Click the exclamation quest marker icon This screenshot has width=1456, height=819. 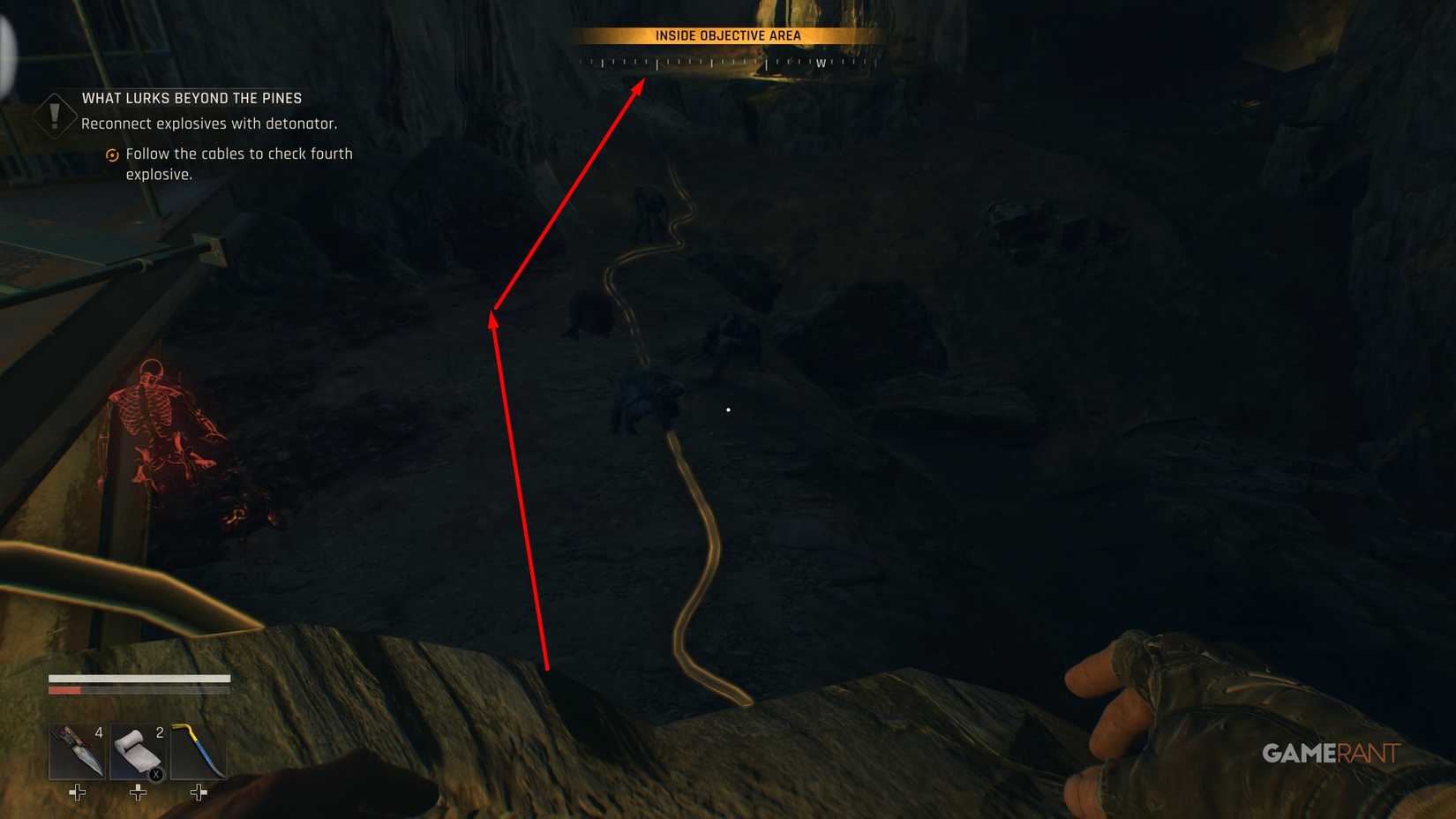coord(55,116)
